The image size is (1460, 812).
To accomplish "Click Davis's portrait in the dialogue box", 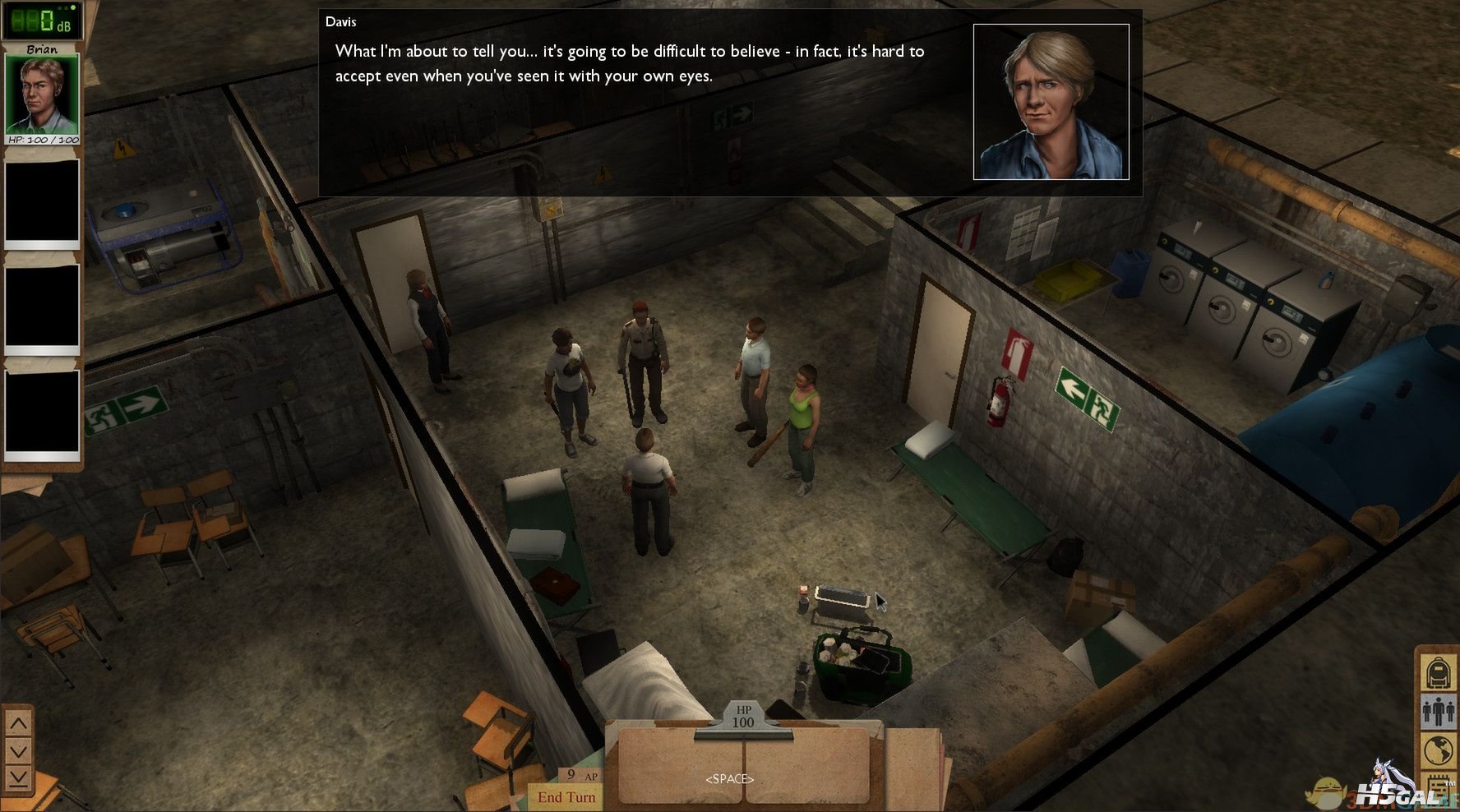I will [x=1051, y=102].
